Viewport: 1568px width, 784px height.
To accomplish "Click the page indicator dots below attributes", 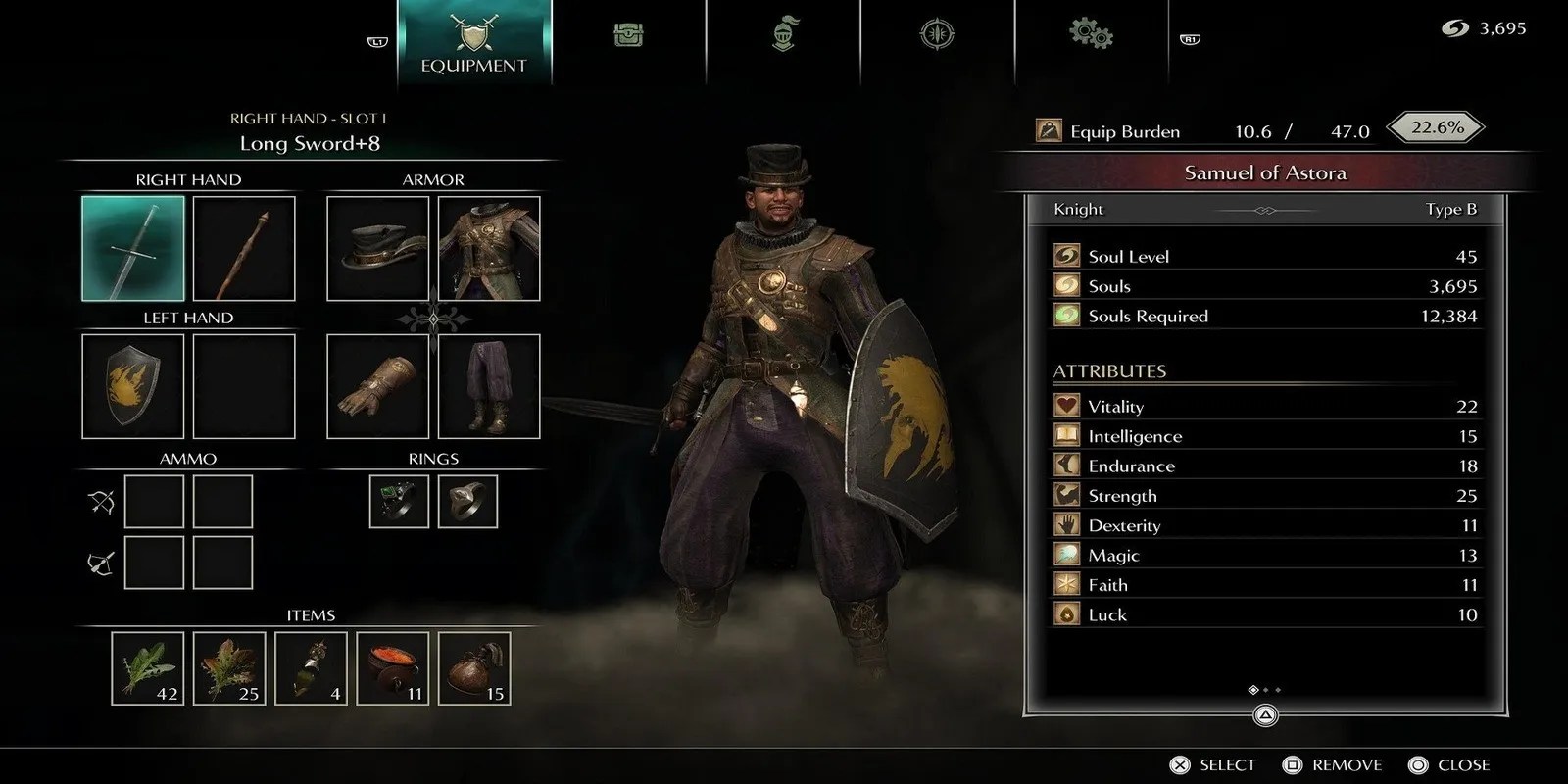I will [x=1264, y=691].
